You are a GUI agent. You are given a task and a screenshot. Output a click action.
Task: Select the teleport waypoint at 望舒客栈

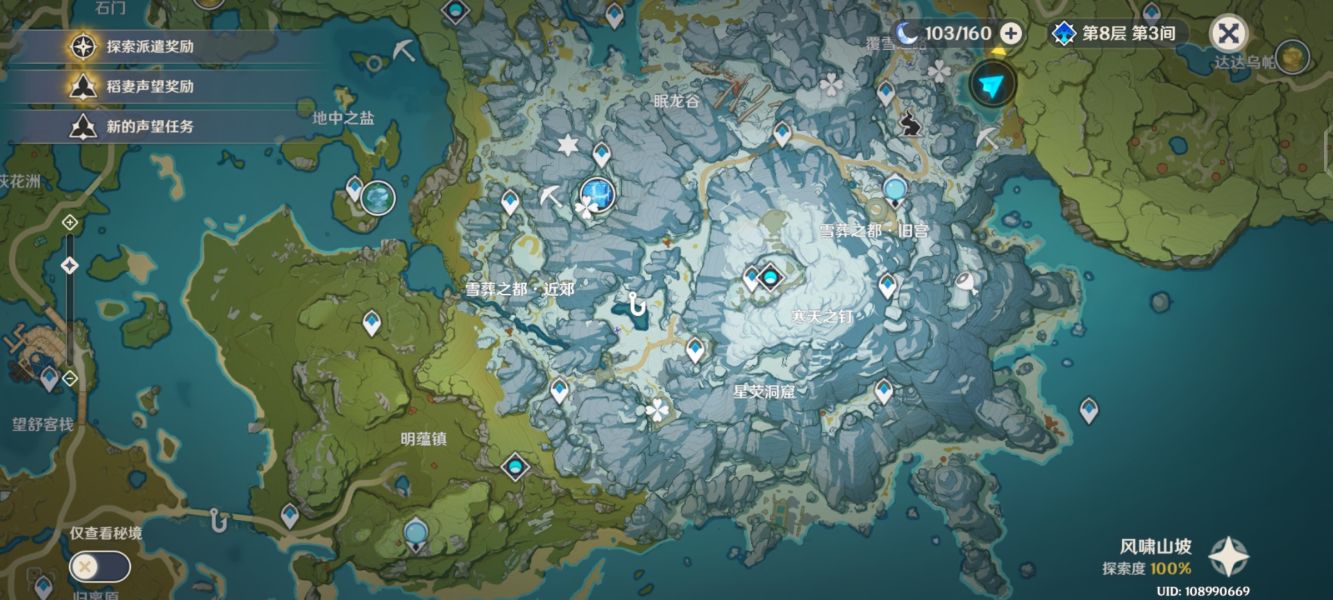pyautogui.click(x=49, y=377)
